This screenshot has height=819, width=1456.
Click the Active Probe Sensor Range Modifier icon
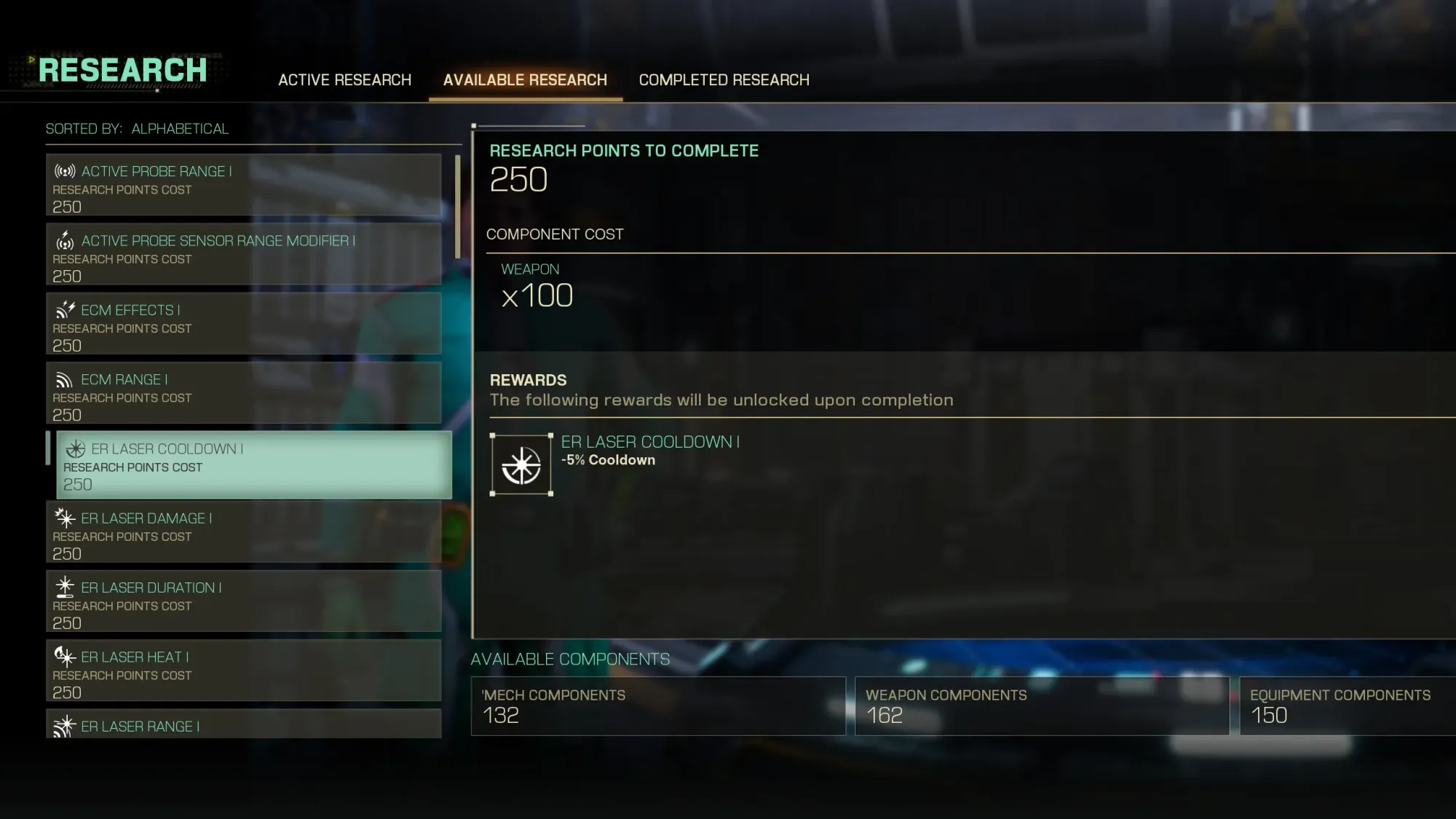(64, 240)
